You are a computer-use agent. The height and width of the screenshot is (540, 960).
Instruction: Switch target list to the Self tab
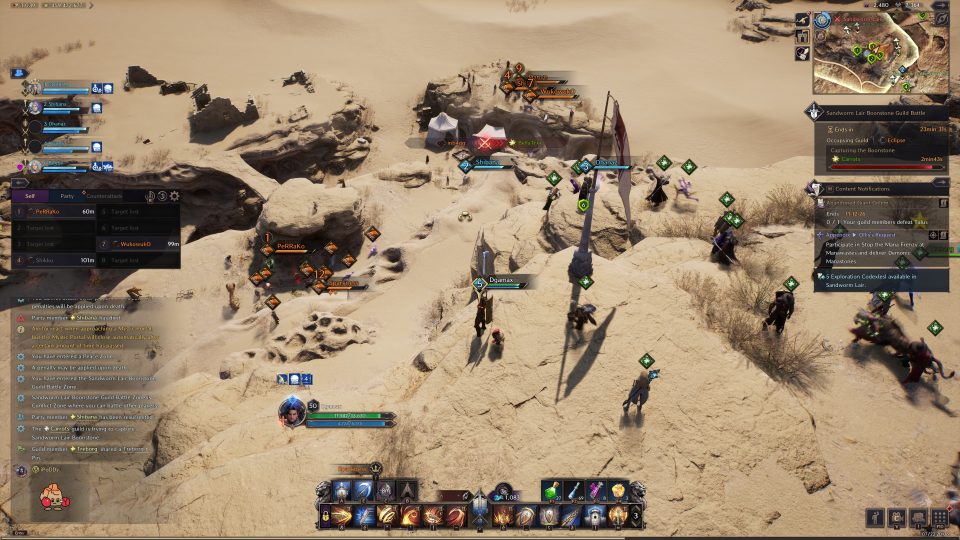pos(30,196)
